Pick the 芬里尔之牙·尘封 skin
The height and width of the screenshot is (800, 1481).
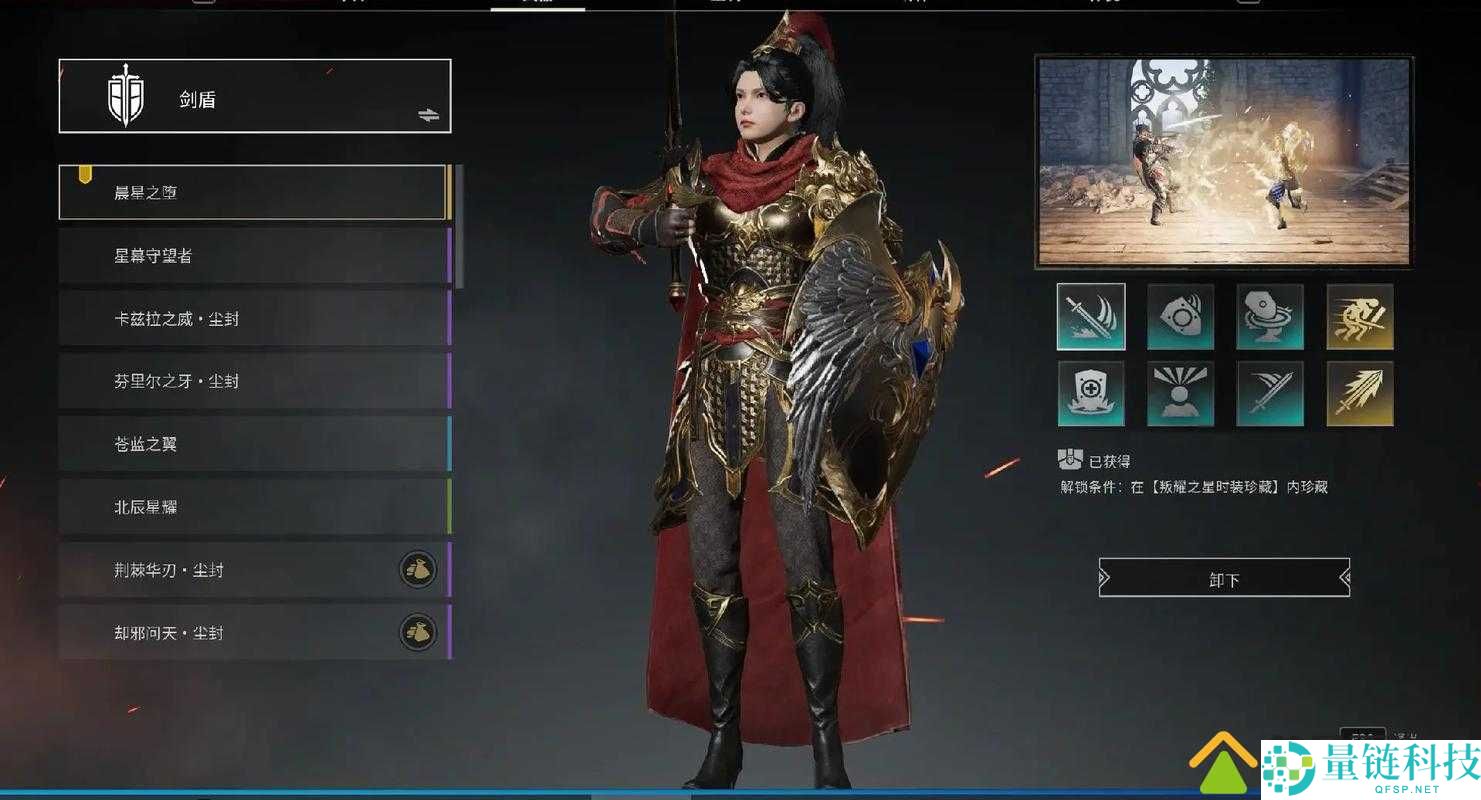[x=254, y=381]
